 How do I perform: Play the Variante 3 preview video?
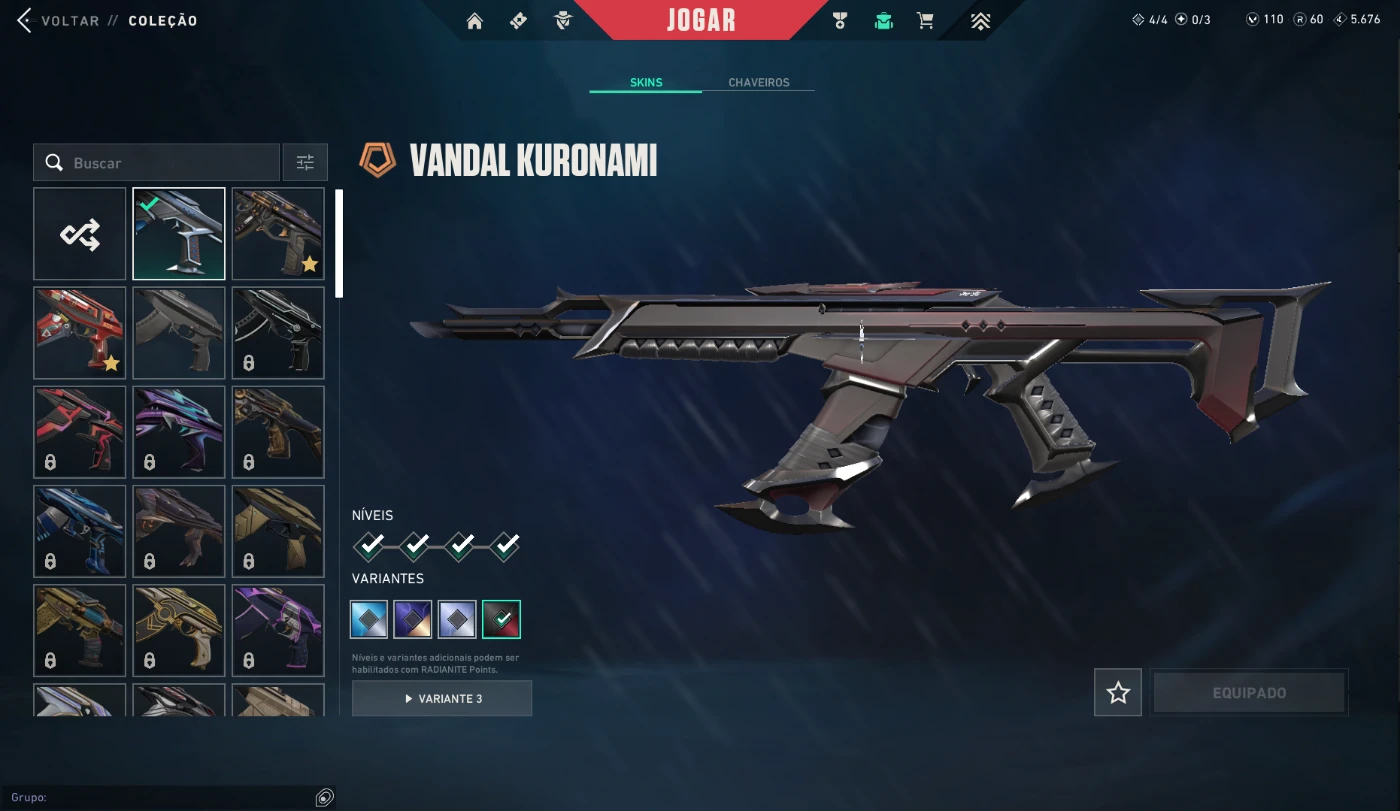442,699
